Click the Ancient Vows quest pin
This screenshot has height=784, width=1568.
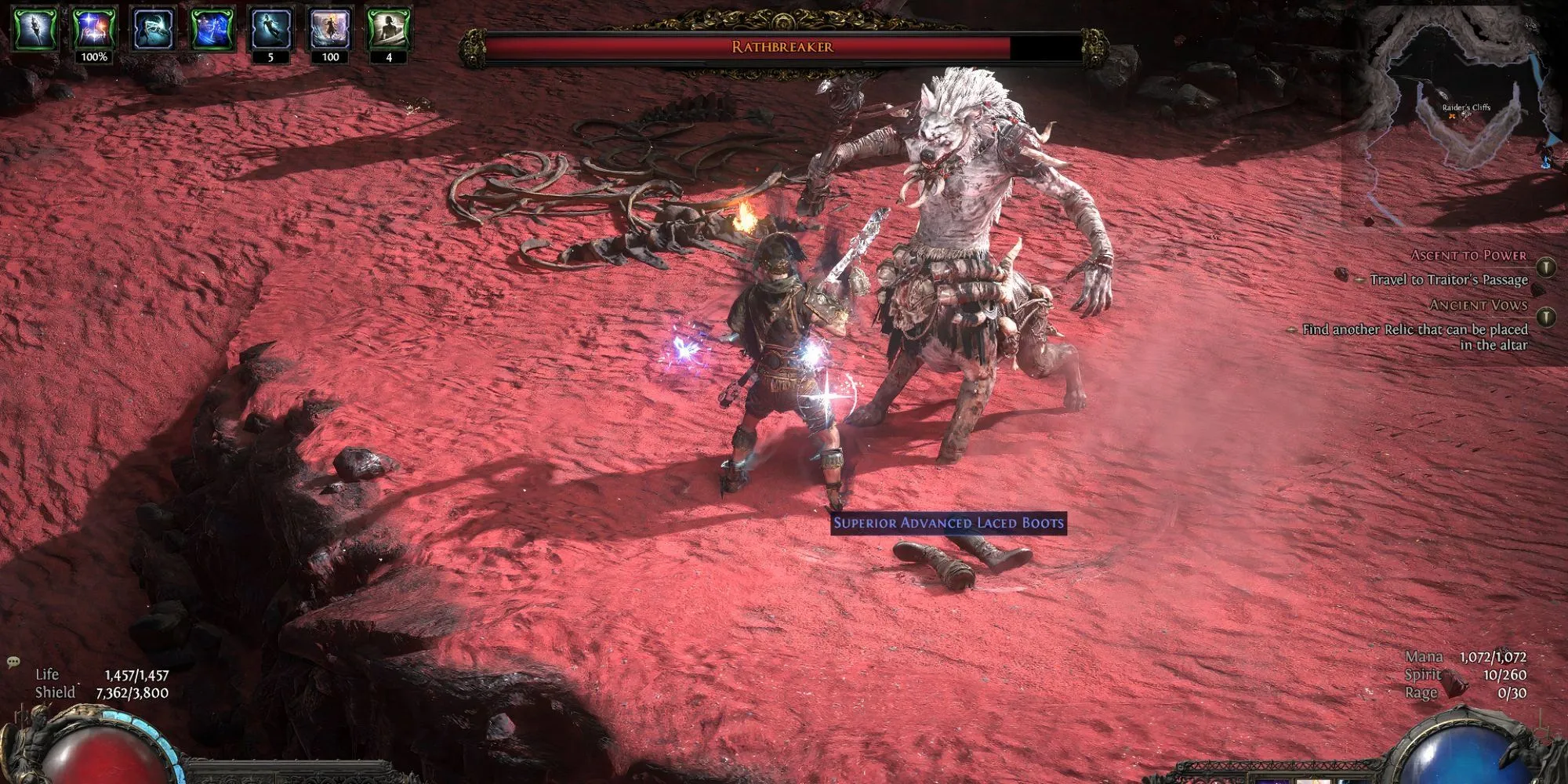(1546, 317)
